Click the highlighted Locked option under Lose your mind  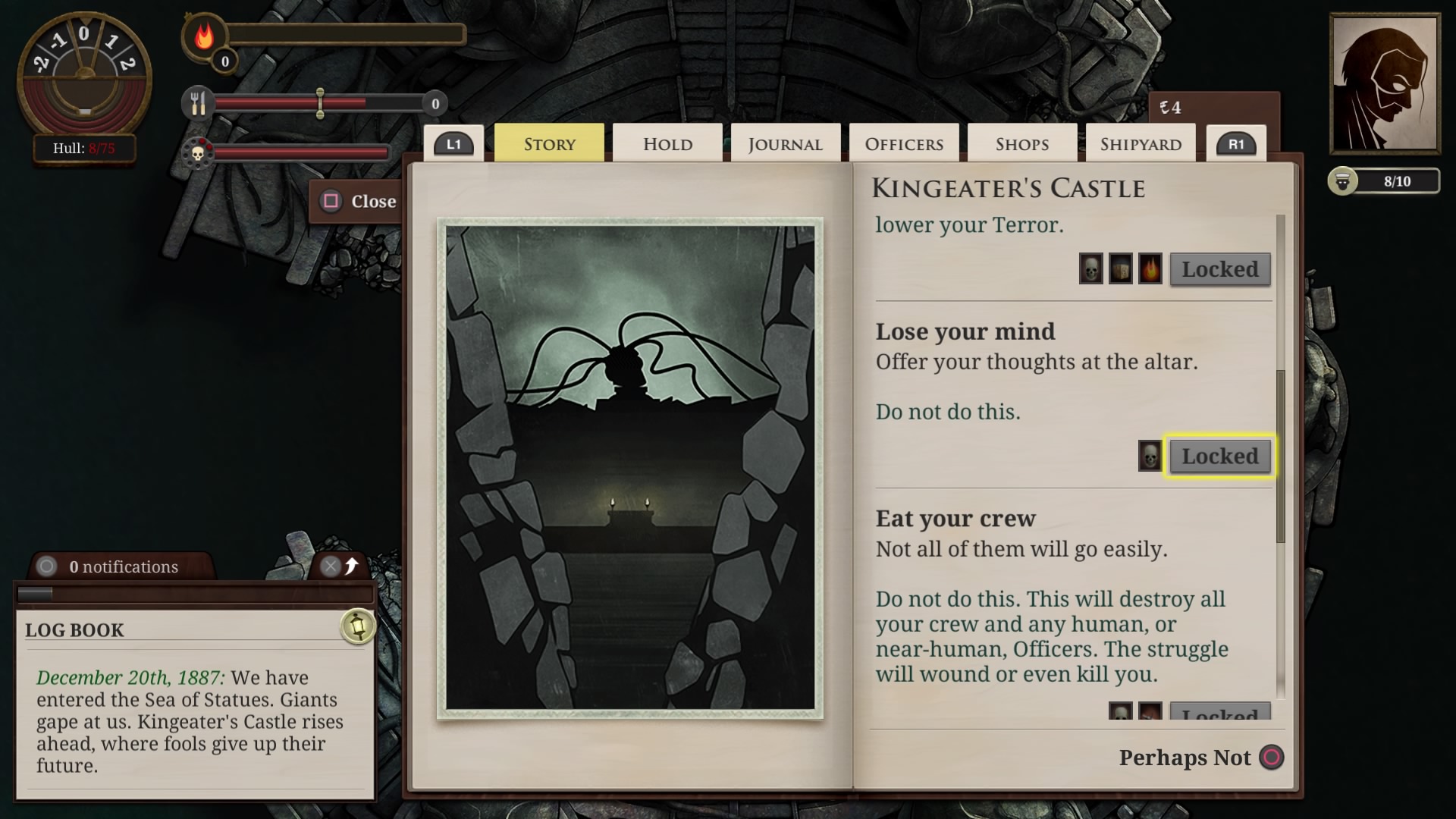pyautogui.click(x=1219, y=456)
